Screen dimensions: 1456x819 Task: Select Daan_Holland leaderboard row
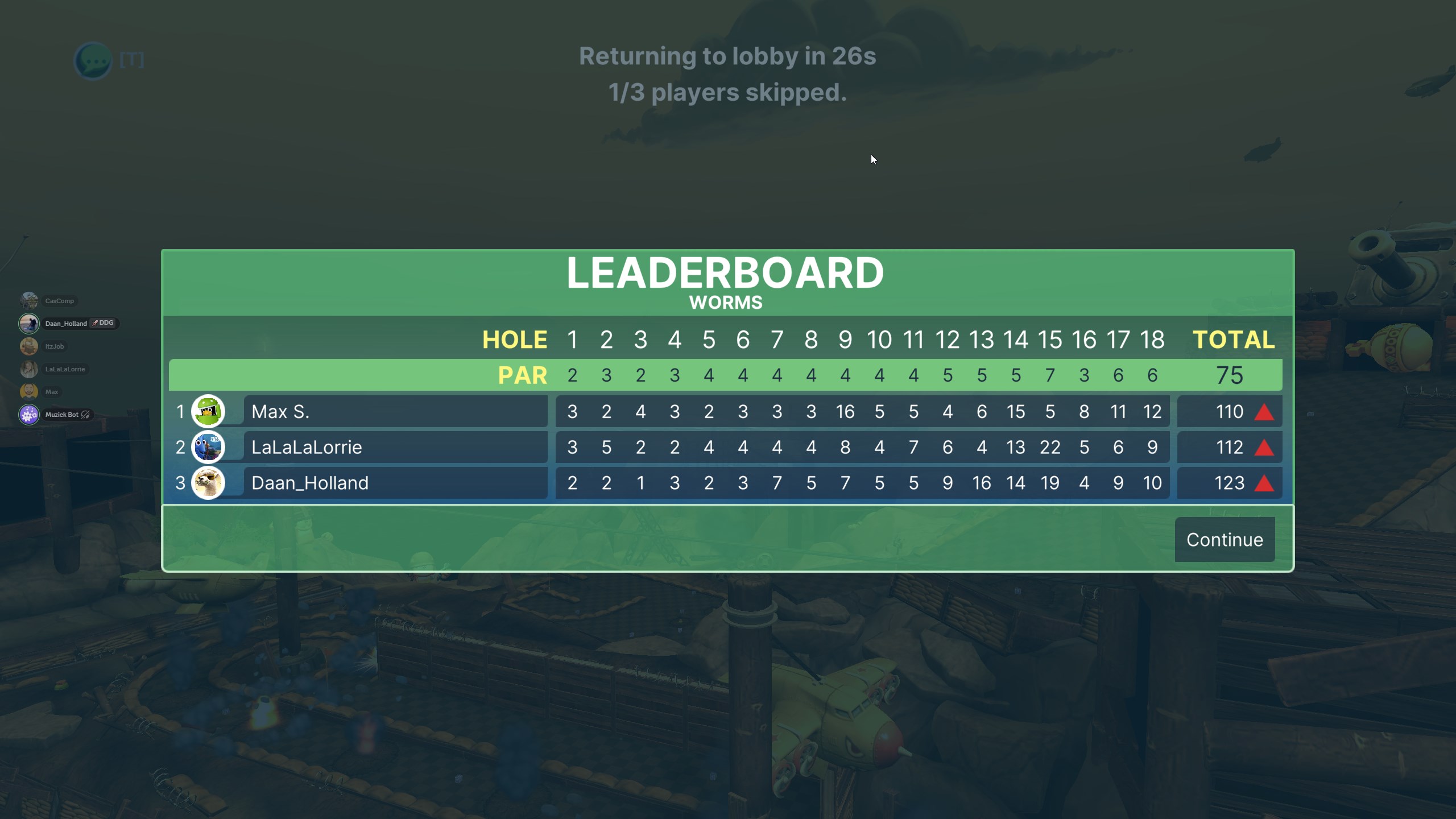pyautogui.click(x=395, y=483)
